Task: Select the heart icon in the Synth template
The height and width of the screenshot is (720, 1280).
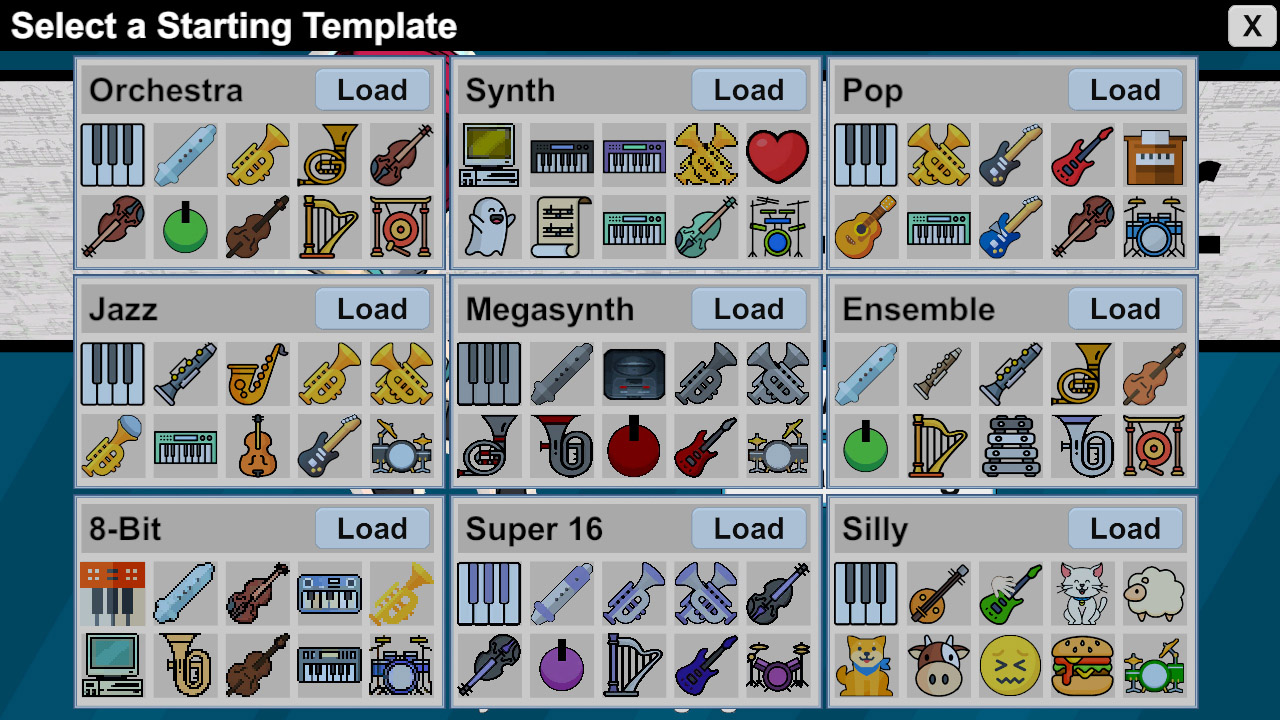Action: point(779,156)
